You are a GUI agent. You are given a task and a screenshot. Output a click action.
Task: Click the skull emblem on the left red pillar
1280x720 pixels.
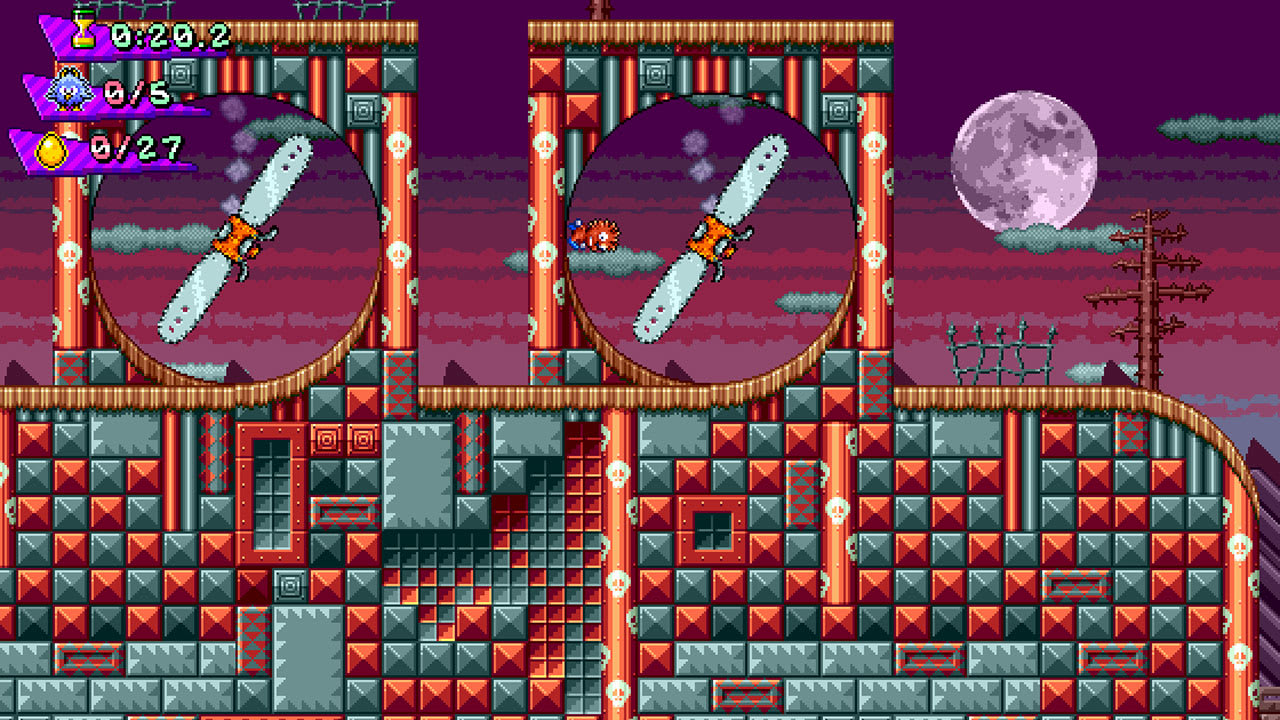(69, 253)
